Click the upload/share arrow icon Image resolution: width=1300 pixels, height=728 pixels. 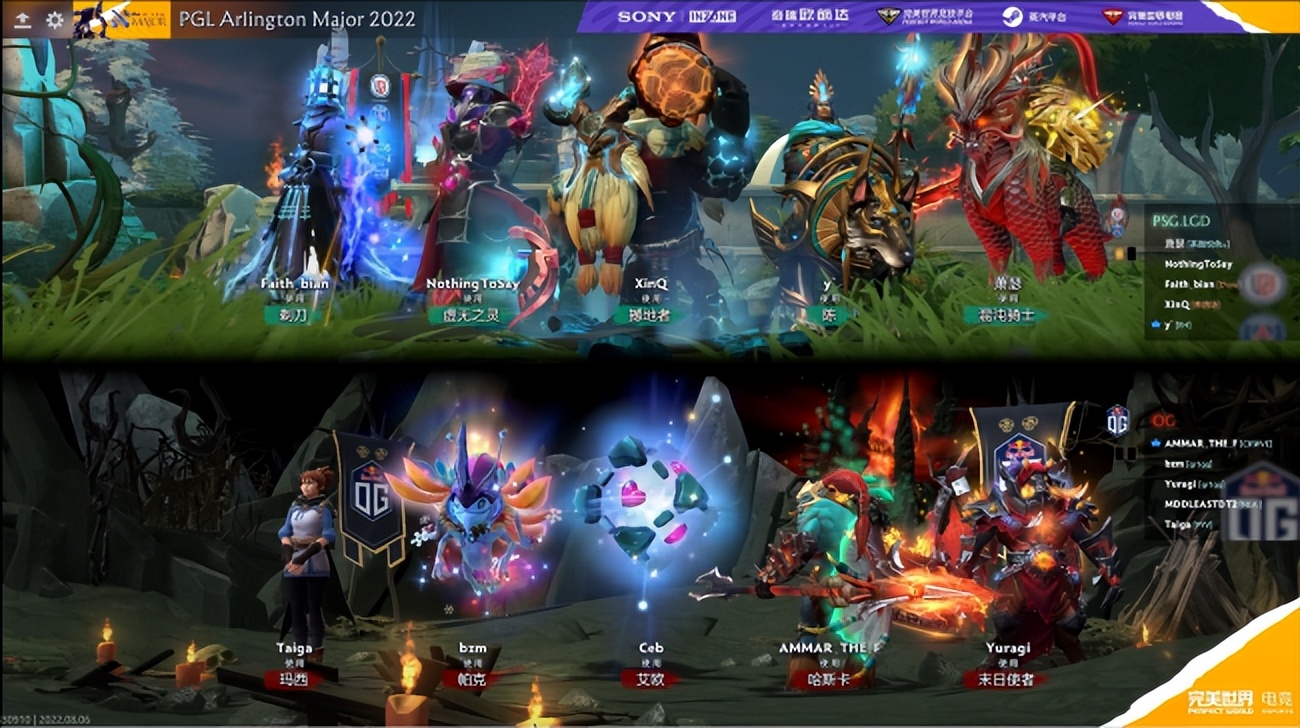(x=22, y=18)
